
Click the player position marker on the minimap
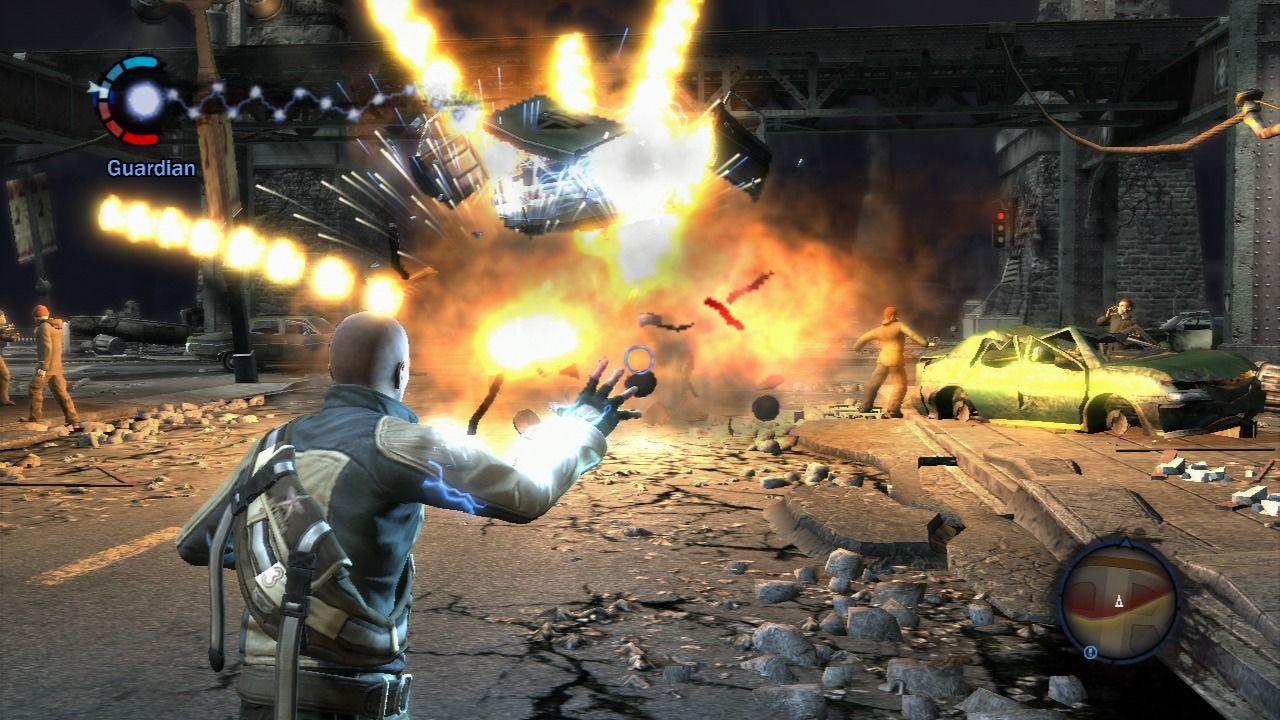1119,601
